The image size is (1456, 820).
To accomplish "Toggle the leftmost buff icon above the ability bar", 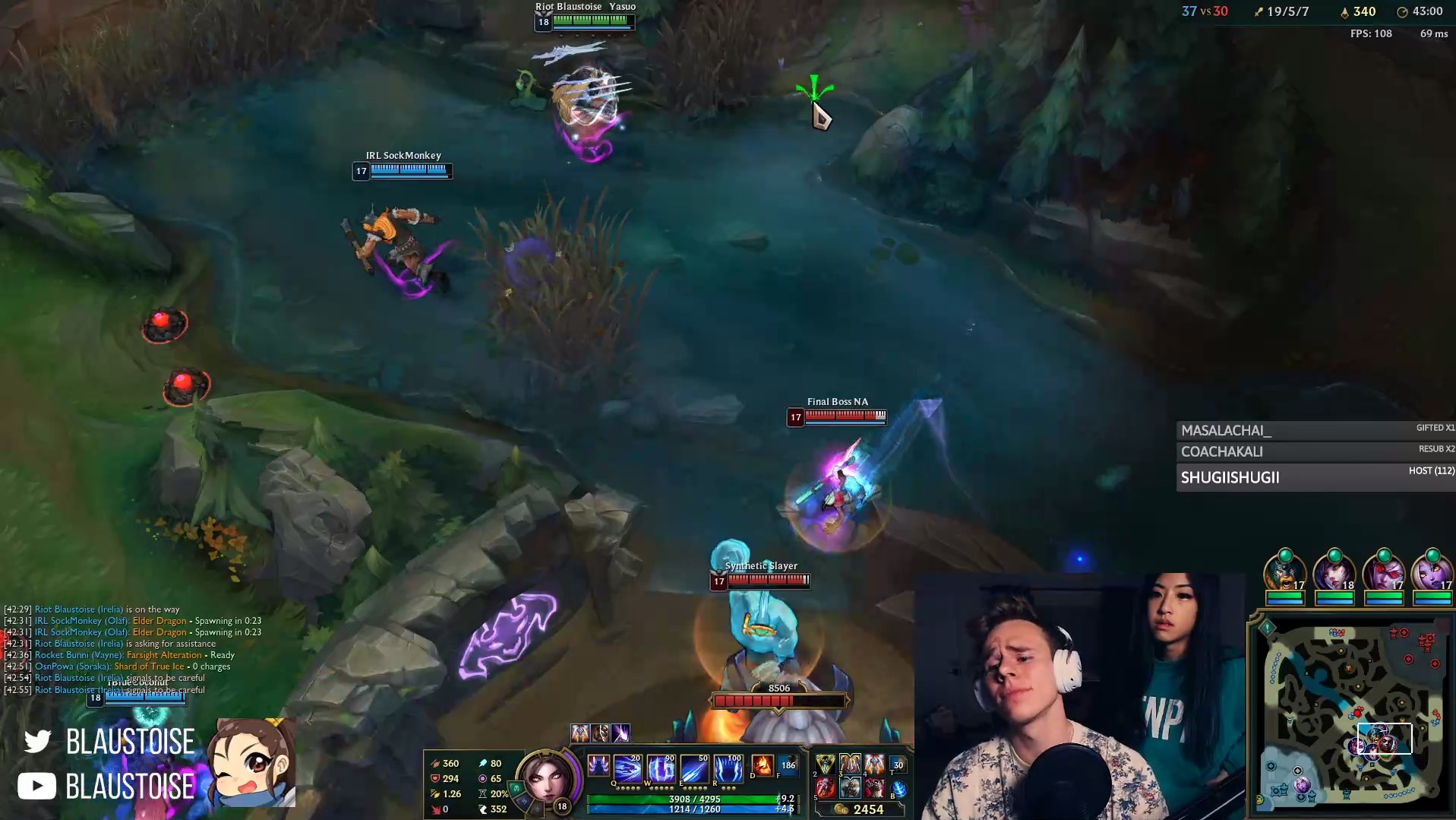I will pyautogui.click(x=580, y=733).
